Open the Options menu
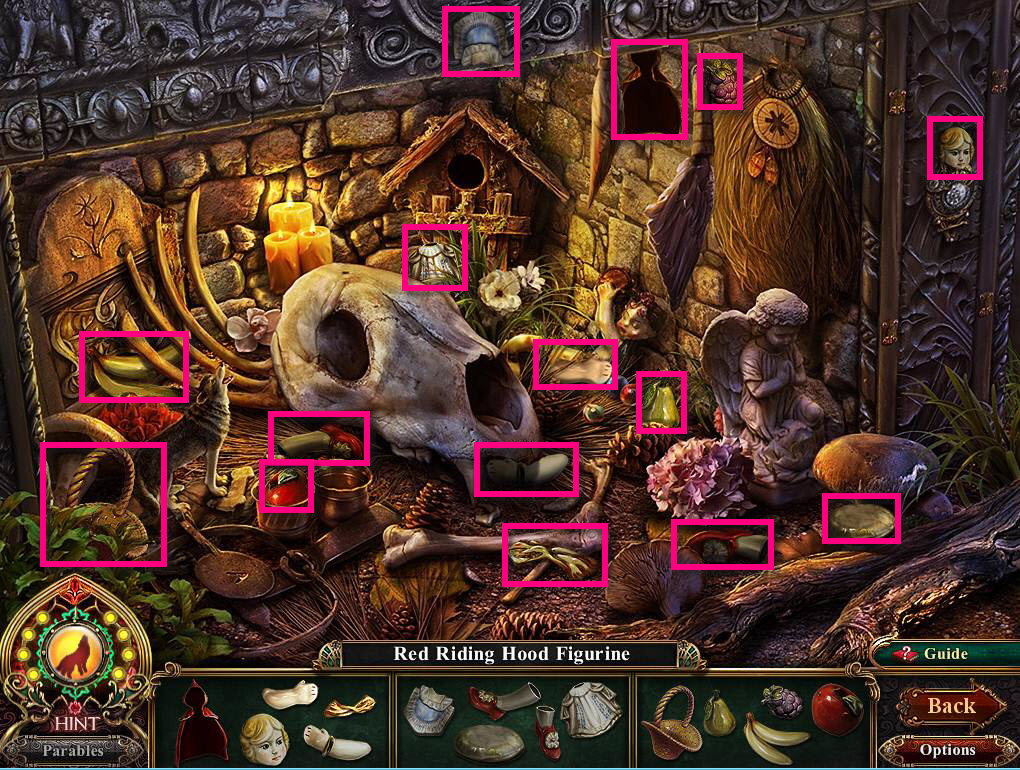This screenshot has height=770, width=1020. click(x=946, y=749)
